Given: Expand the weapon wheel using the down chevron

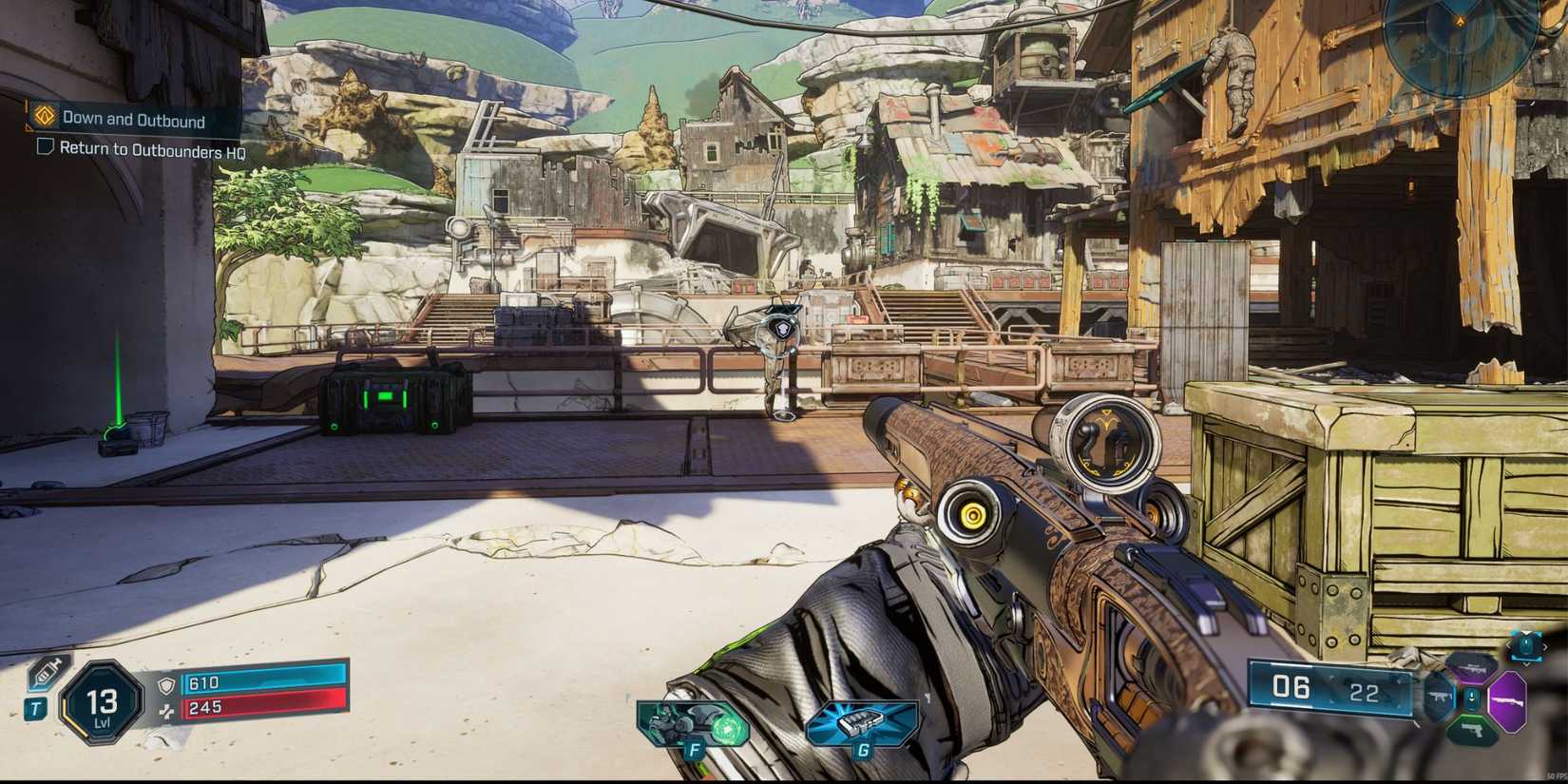Looking at the screenshot, I should tap(1526, 664).
